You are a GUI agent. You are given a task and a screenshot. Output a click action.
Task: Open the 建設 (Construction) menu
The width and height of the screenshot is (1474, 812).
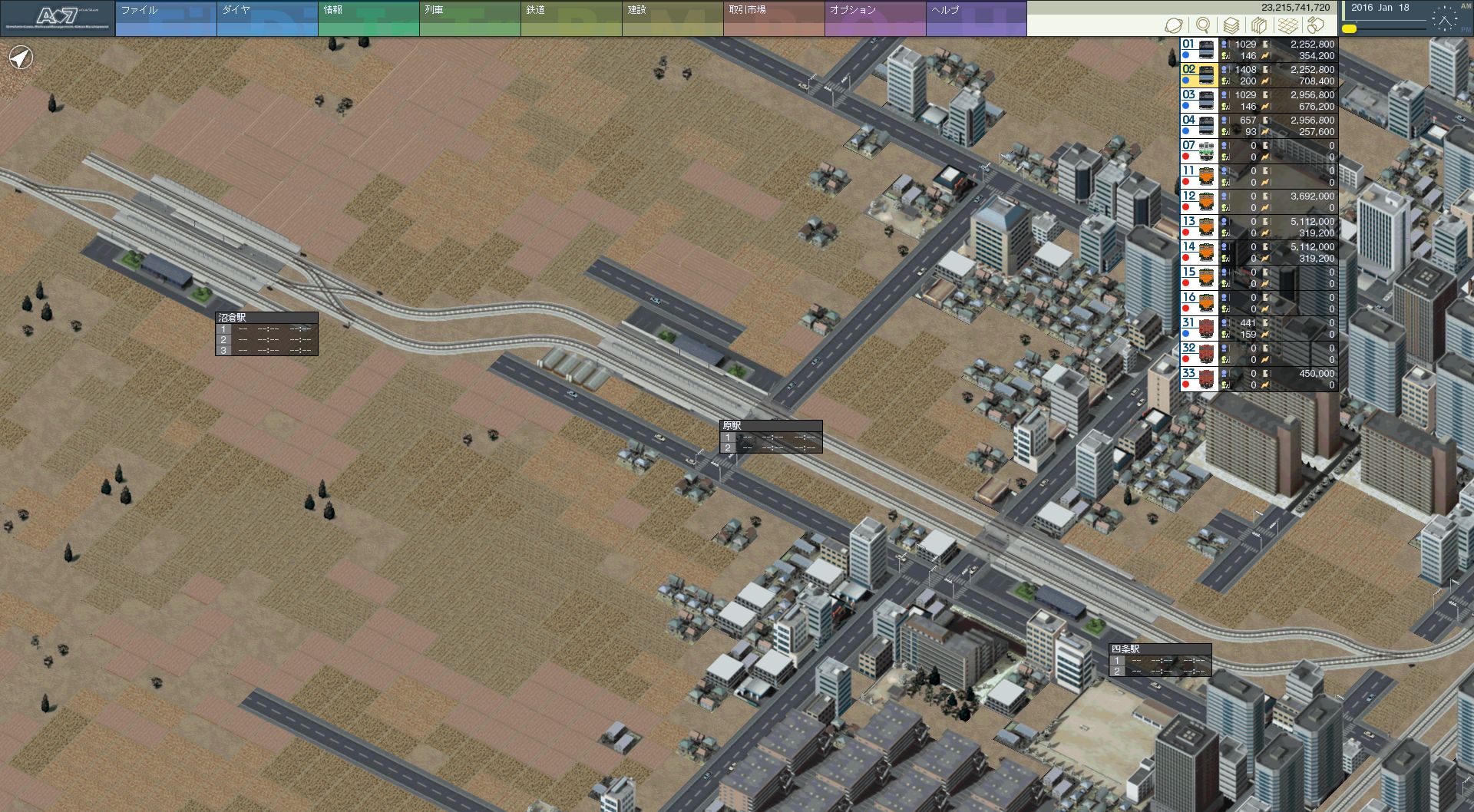(x=672, y=18)
